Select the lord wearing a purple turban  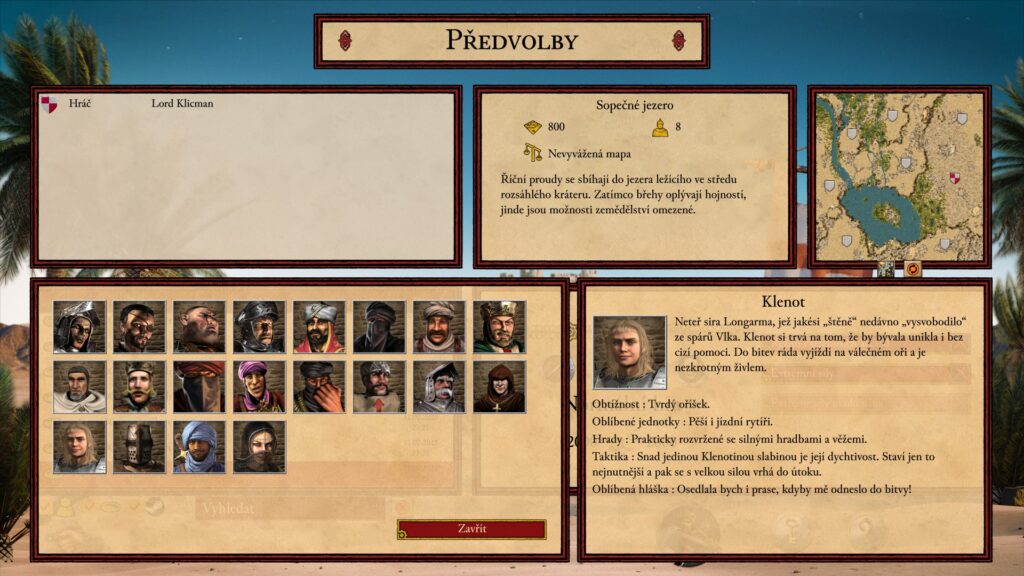[259, 386]
